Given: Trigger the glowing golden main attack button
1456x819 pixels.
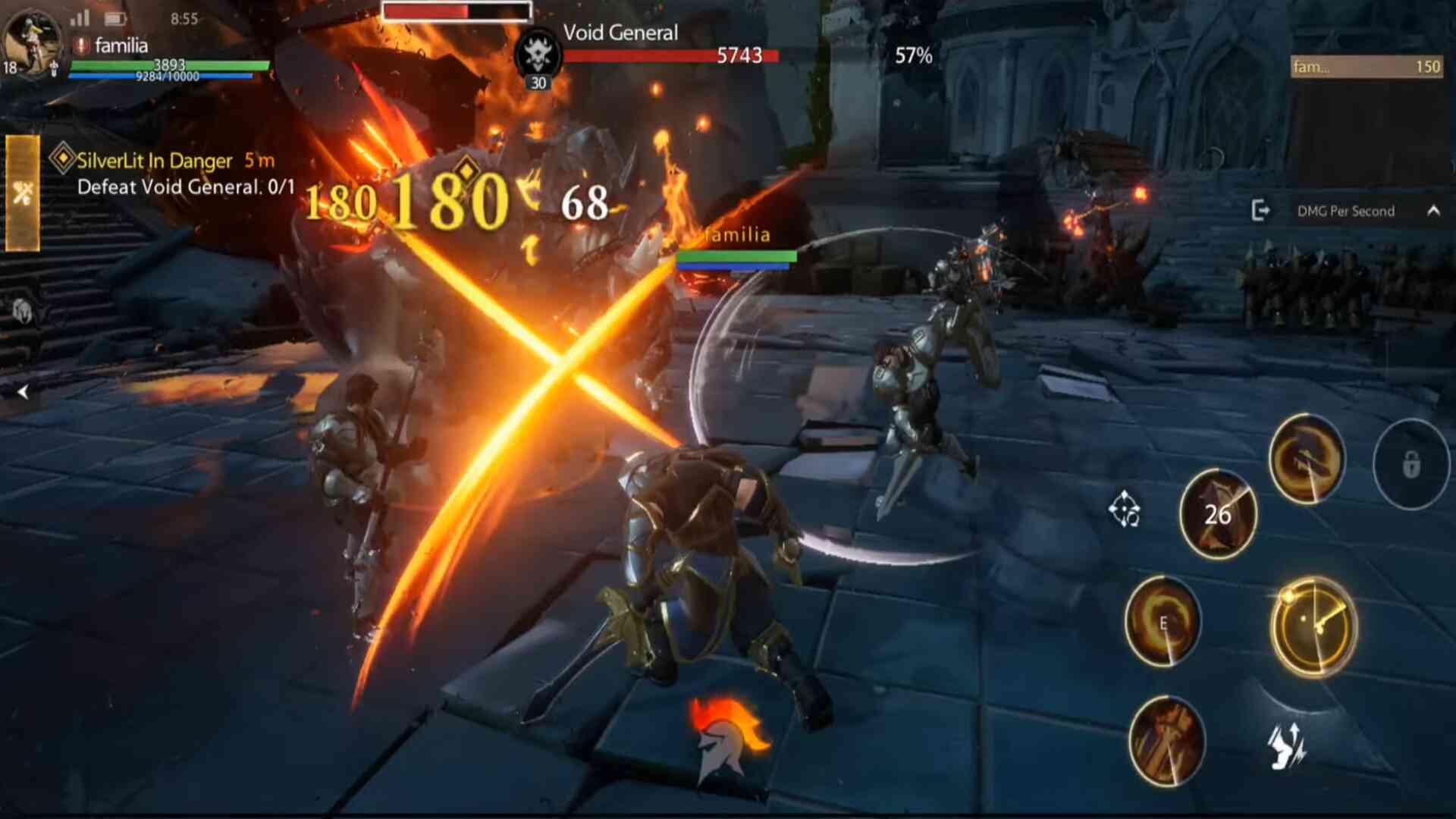Looking at the screenshot, I should [1313, 626].
